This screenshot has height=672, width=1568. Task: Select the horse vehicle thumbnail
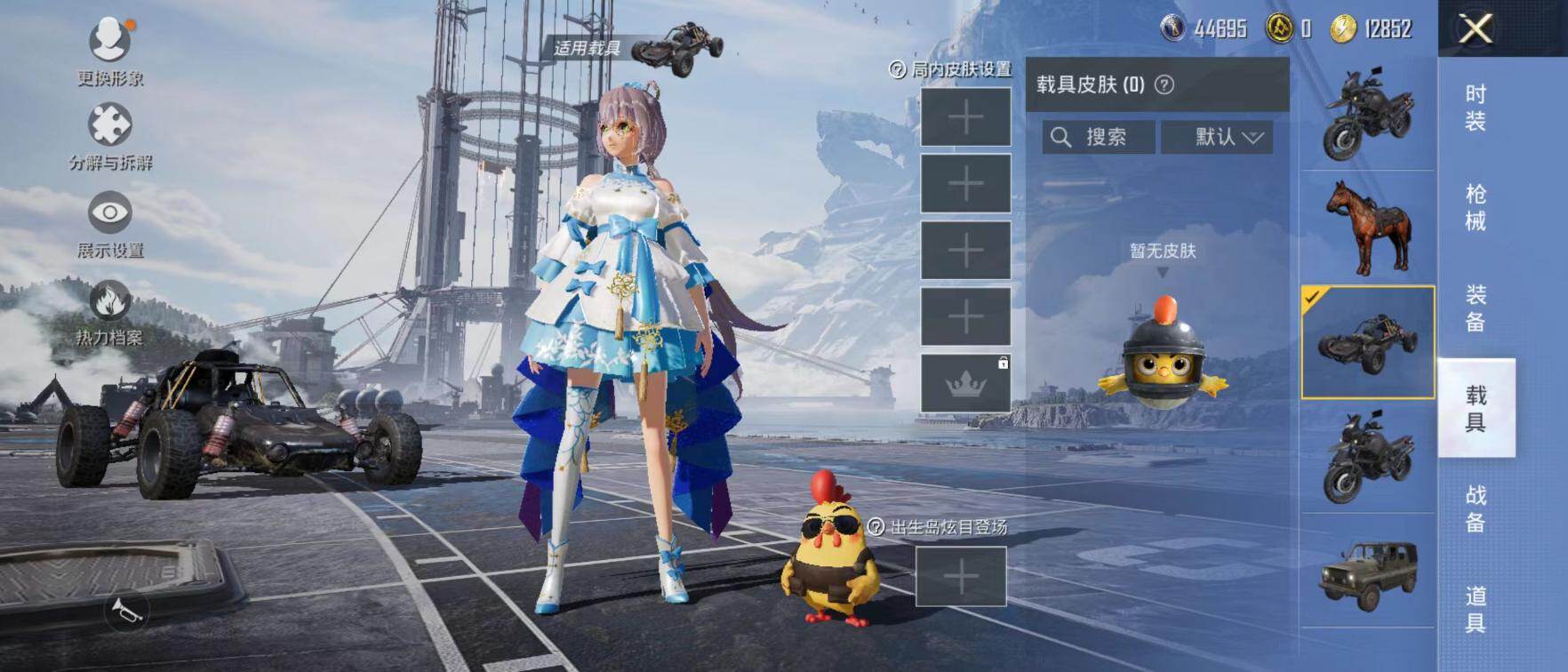click(1368, 228)
